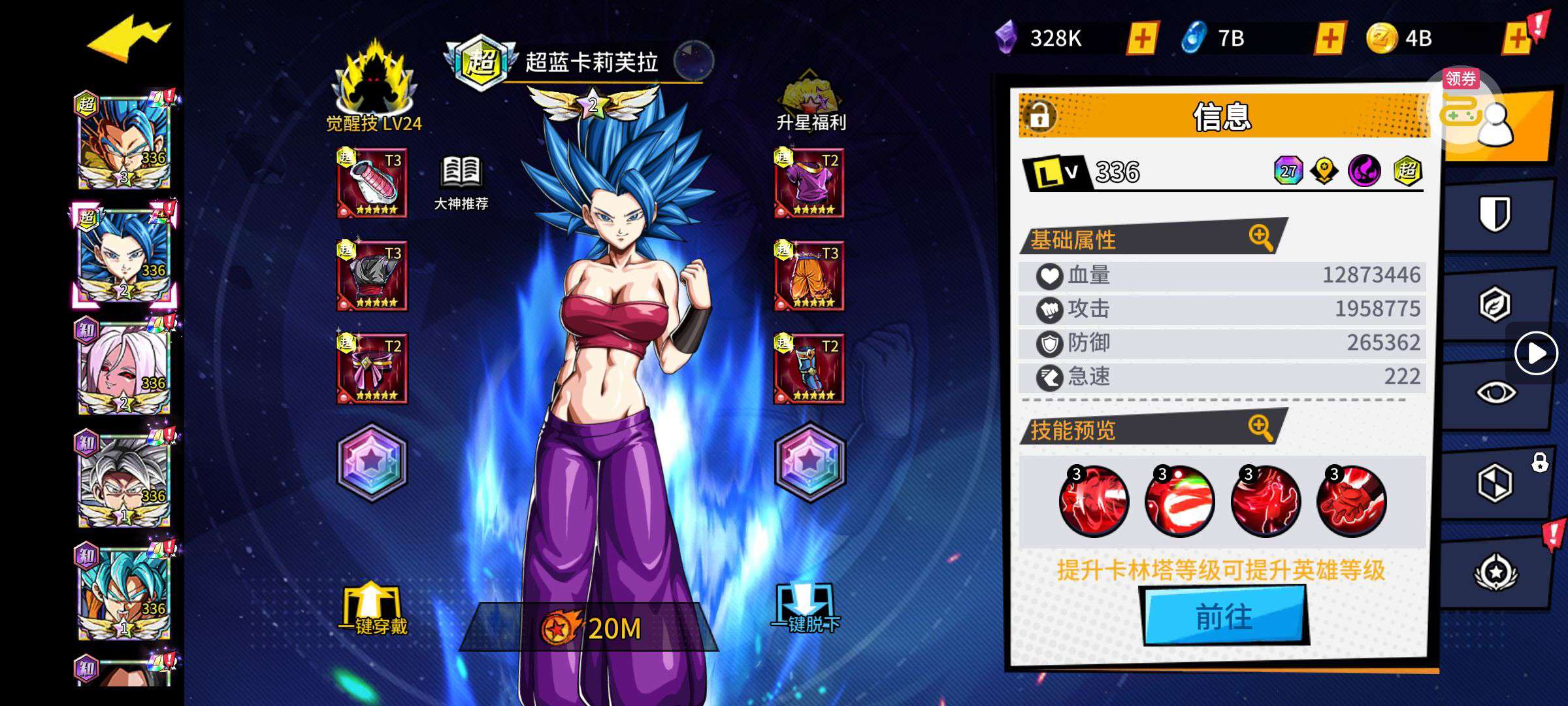
Task: Expand the 基础属性 magnifier details
Action: [x=1260, y=237]
